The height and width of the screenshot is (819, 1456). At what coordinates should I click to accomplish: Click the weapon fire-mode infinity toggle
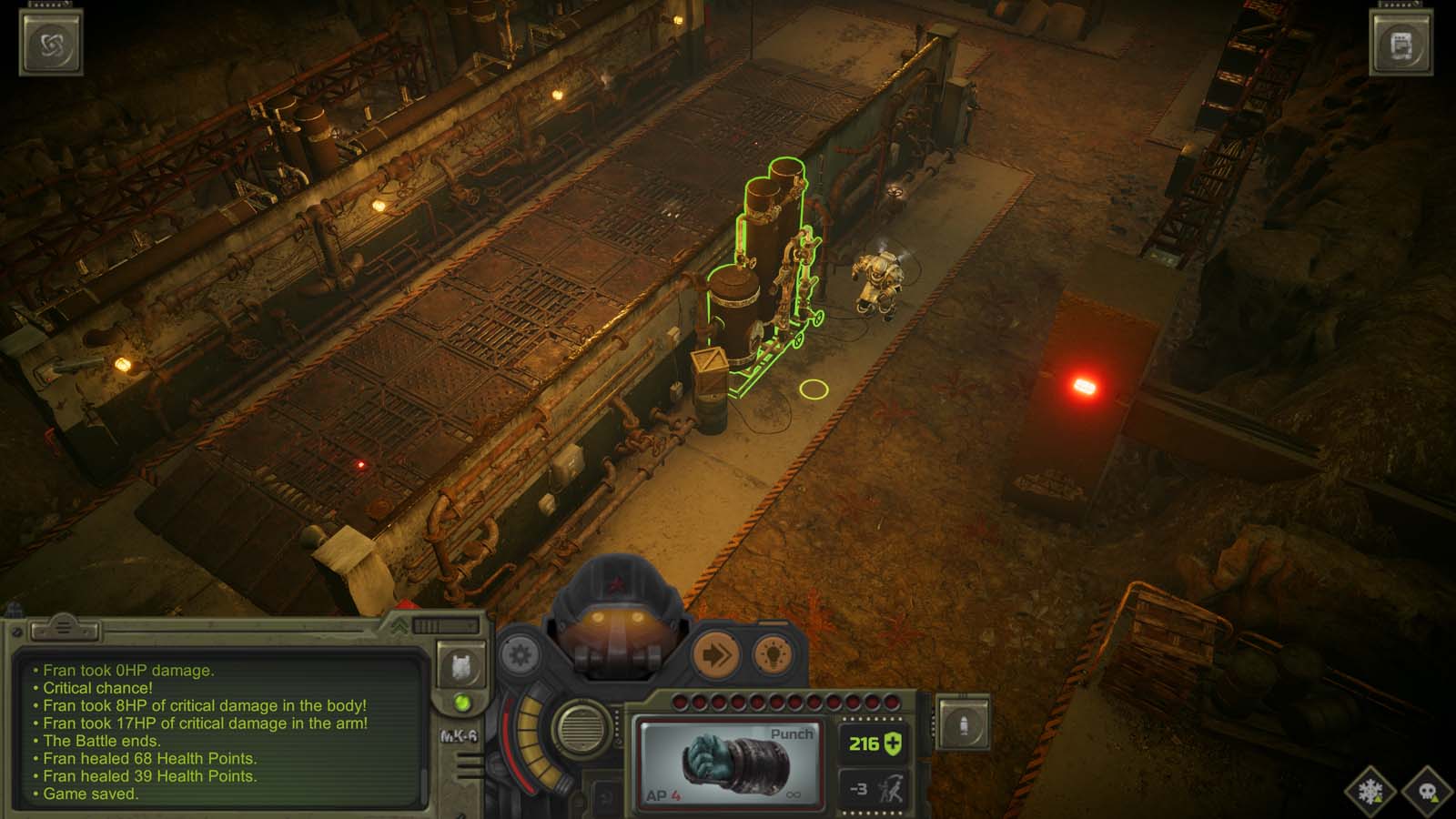pyautogui.click(x=794, y=794)
